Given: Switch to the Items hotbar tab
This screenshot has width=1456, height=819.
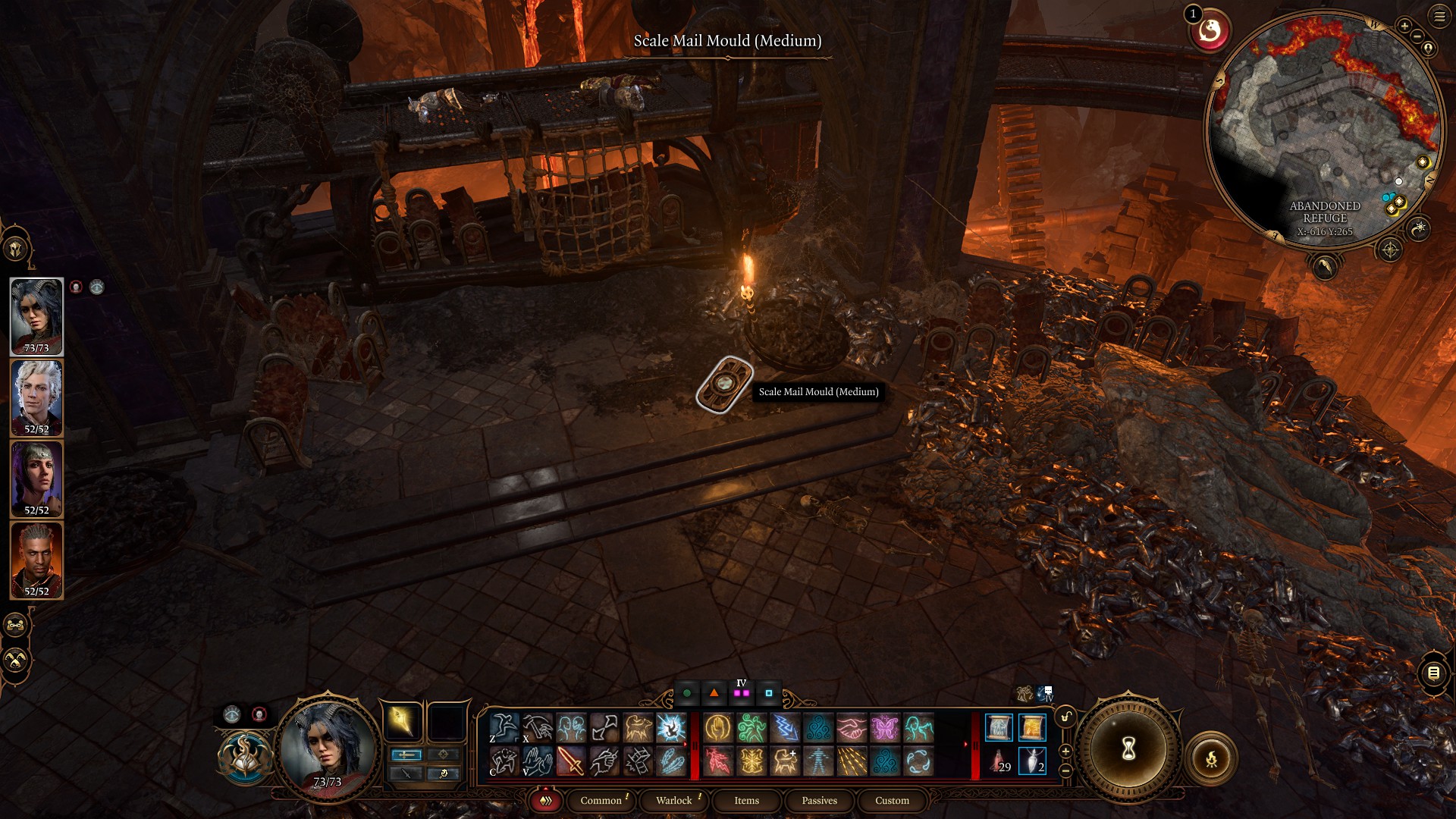Looking at the screenshot, I should coord(746,800).
